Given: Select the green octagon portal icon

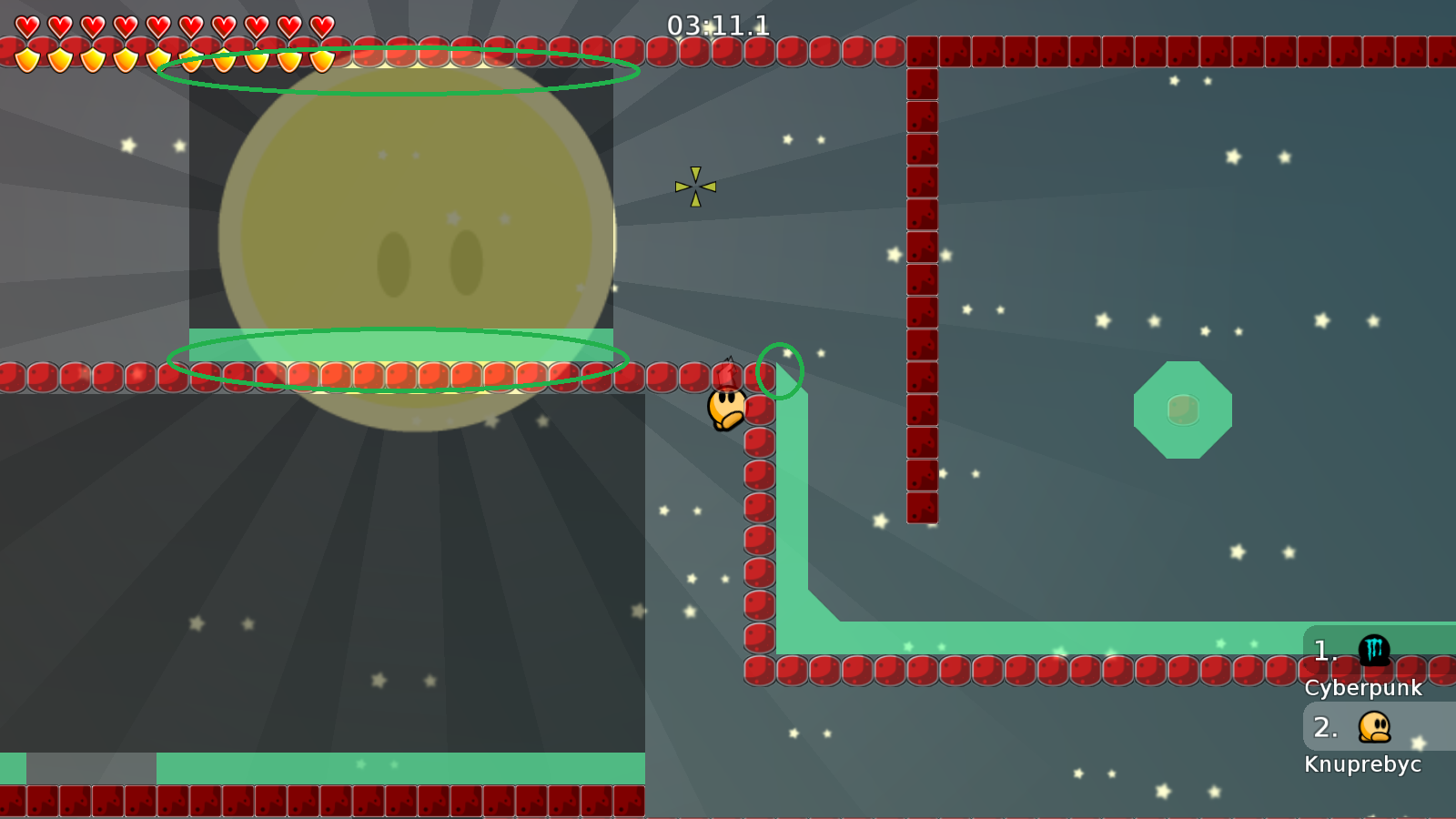Looking at the screenshot, I should tap(1183, 409).
